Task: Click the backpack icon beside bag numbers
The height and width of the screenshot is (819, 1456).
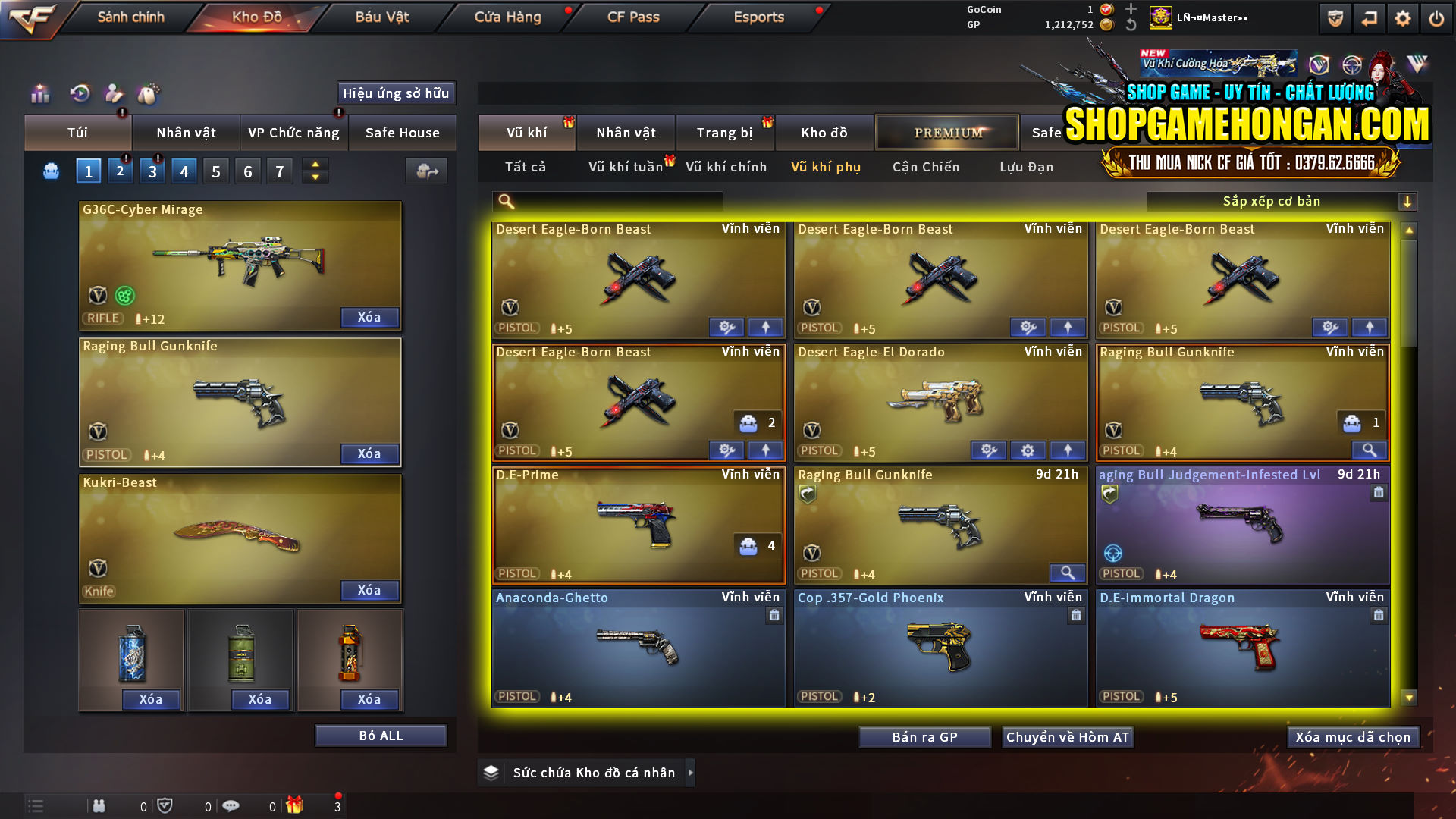Action: [x=50, y=171]
